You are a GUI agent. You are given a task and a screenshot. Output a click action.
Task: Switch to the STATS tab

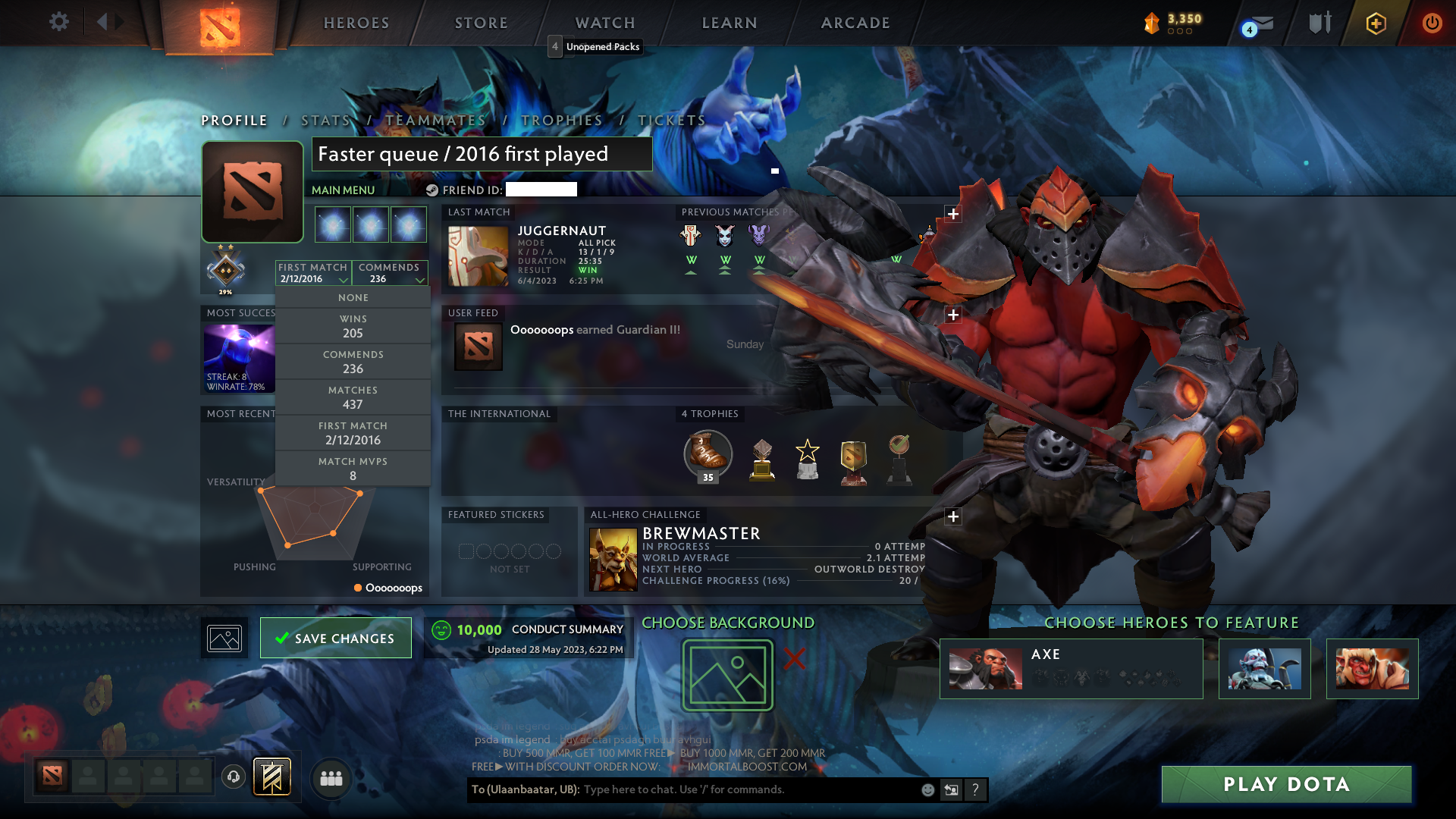pos(325,120)
